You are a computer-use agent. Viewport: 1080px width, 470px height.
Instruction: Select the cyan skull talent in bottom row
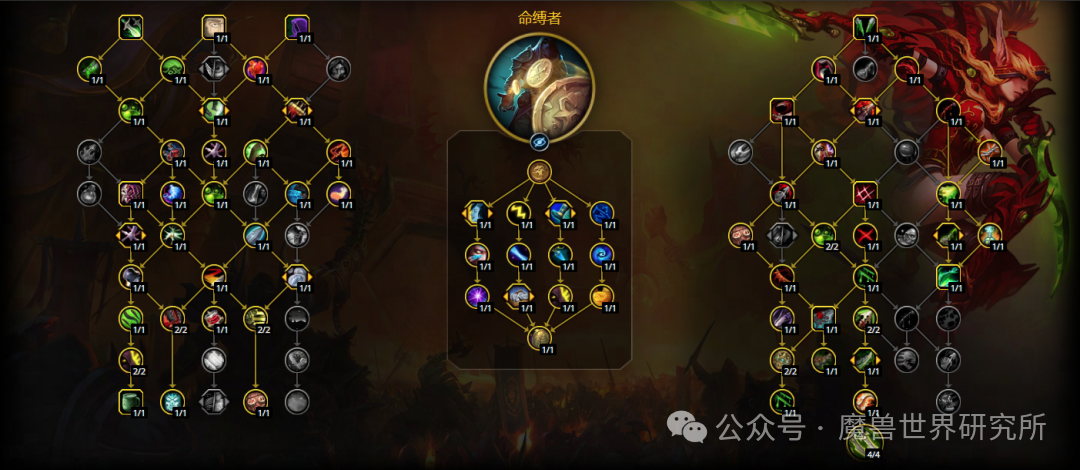[x=173, y=402]
